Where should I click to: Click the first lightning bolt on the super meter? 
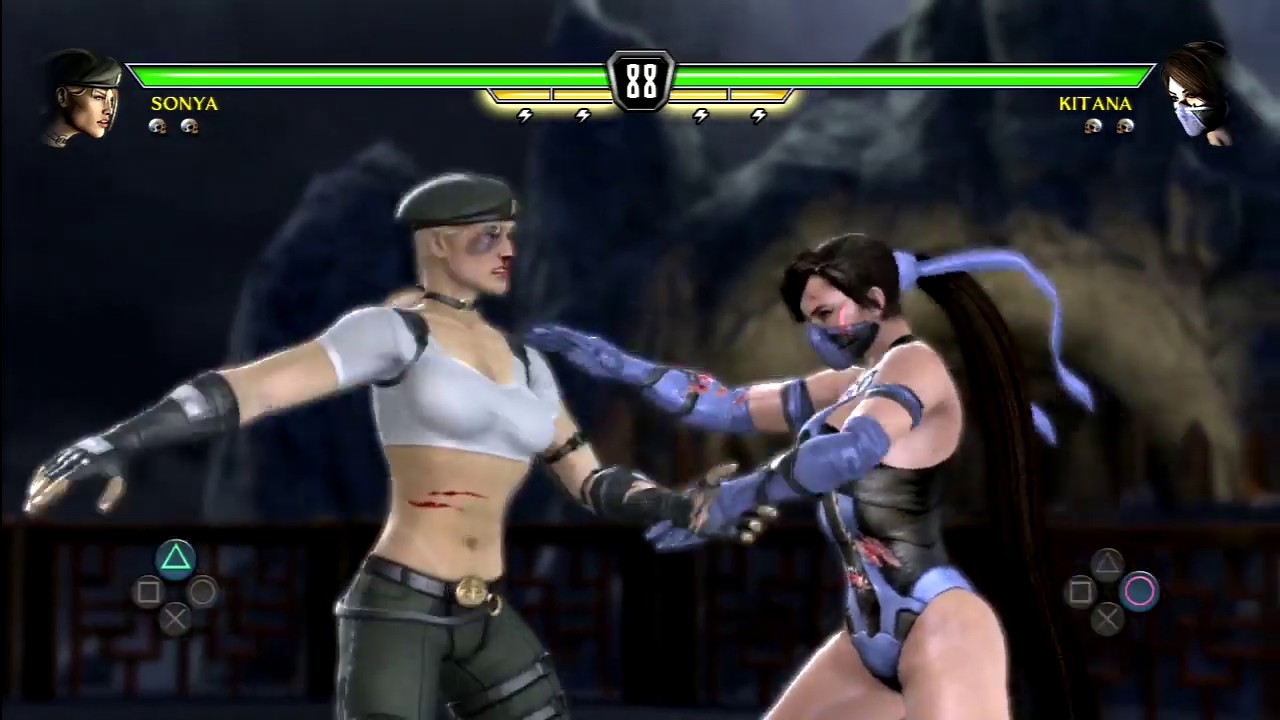pos(525,115)
